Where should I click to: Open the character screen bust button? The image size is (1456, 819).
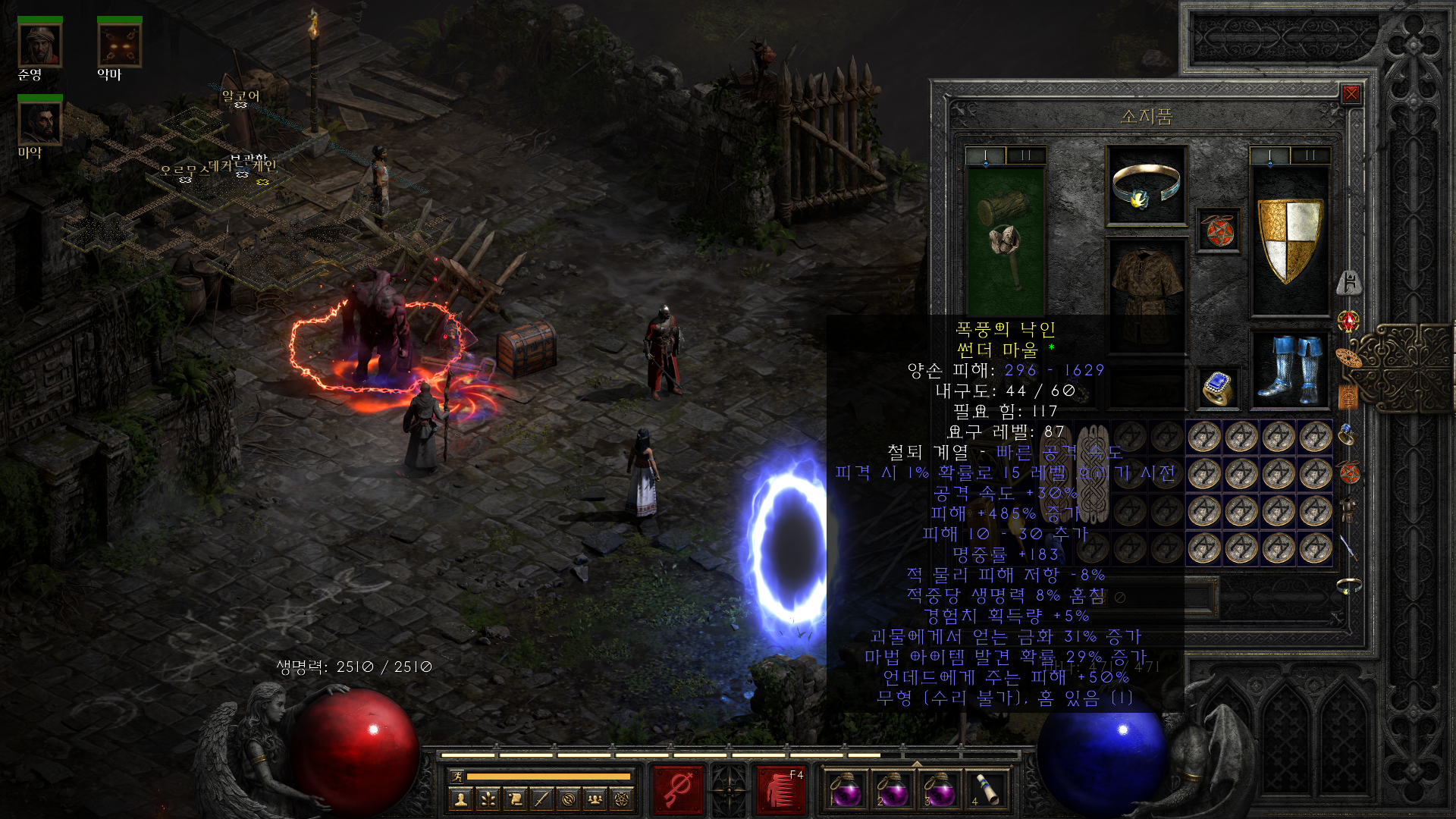(x=461, y=799)
